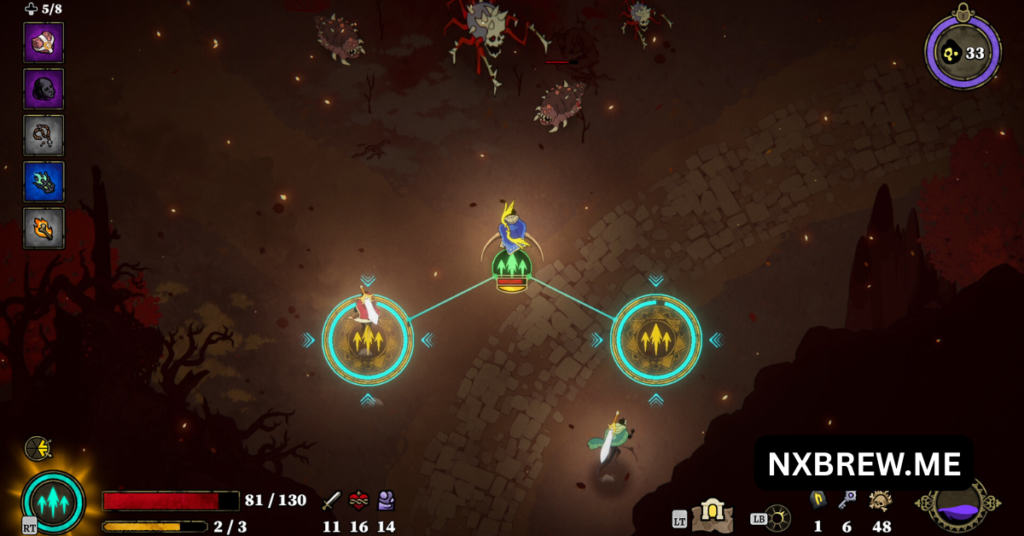Open the map portal icon
This screenshot has height=536, width=1024.
point(713,514)
